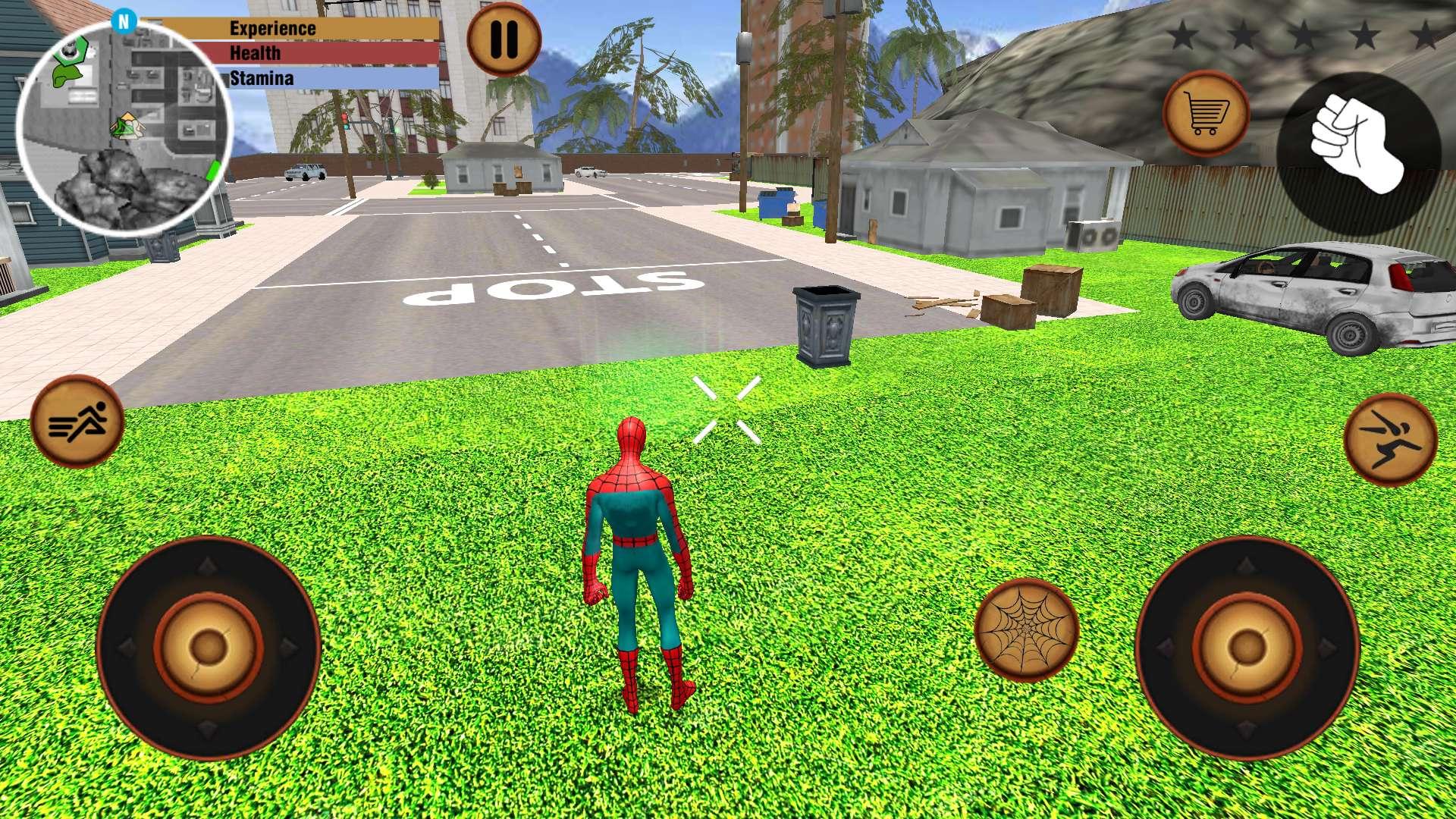Open the circular minimap
This screenshot has width=1456, height=819.
coord(124,126)
